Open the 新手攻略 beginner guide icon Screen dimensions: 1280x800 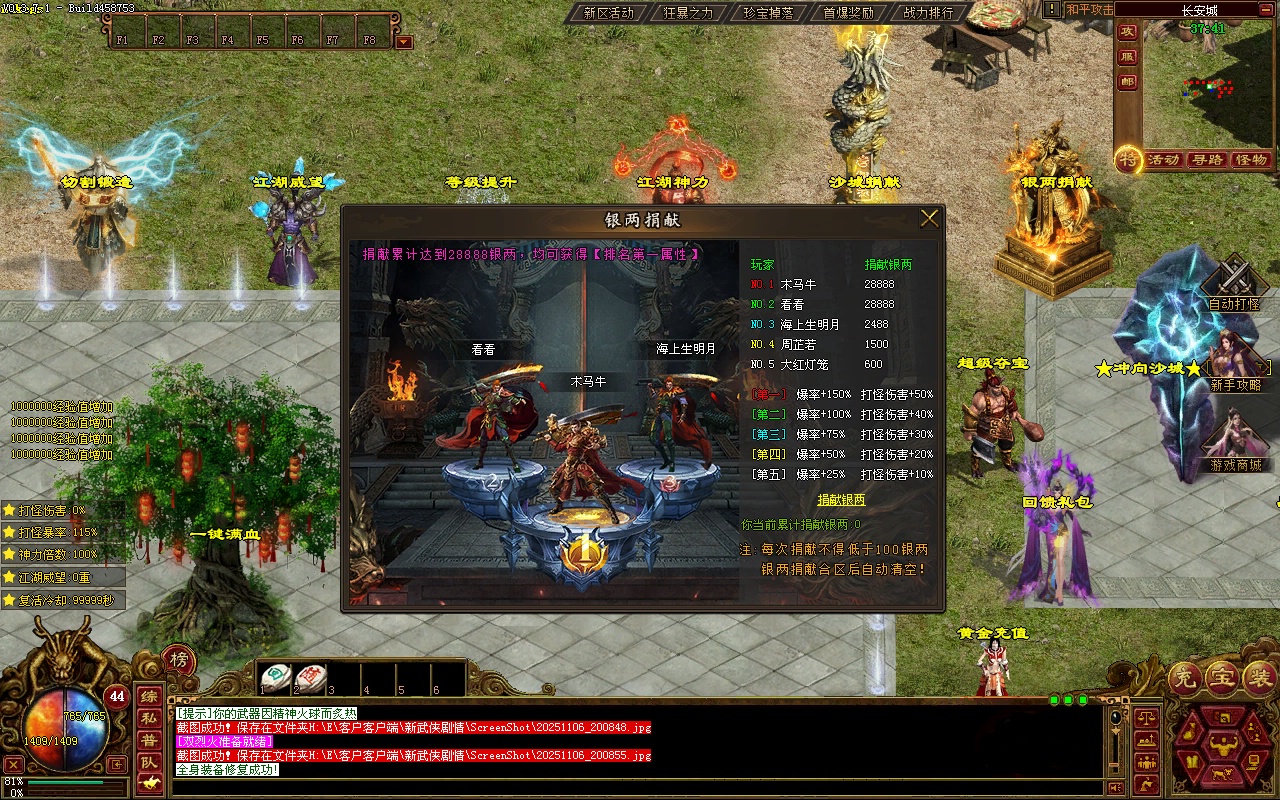pyautogui.click(x=1235, y=362)
